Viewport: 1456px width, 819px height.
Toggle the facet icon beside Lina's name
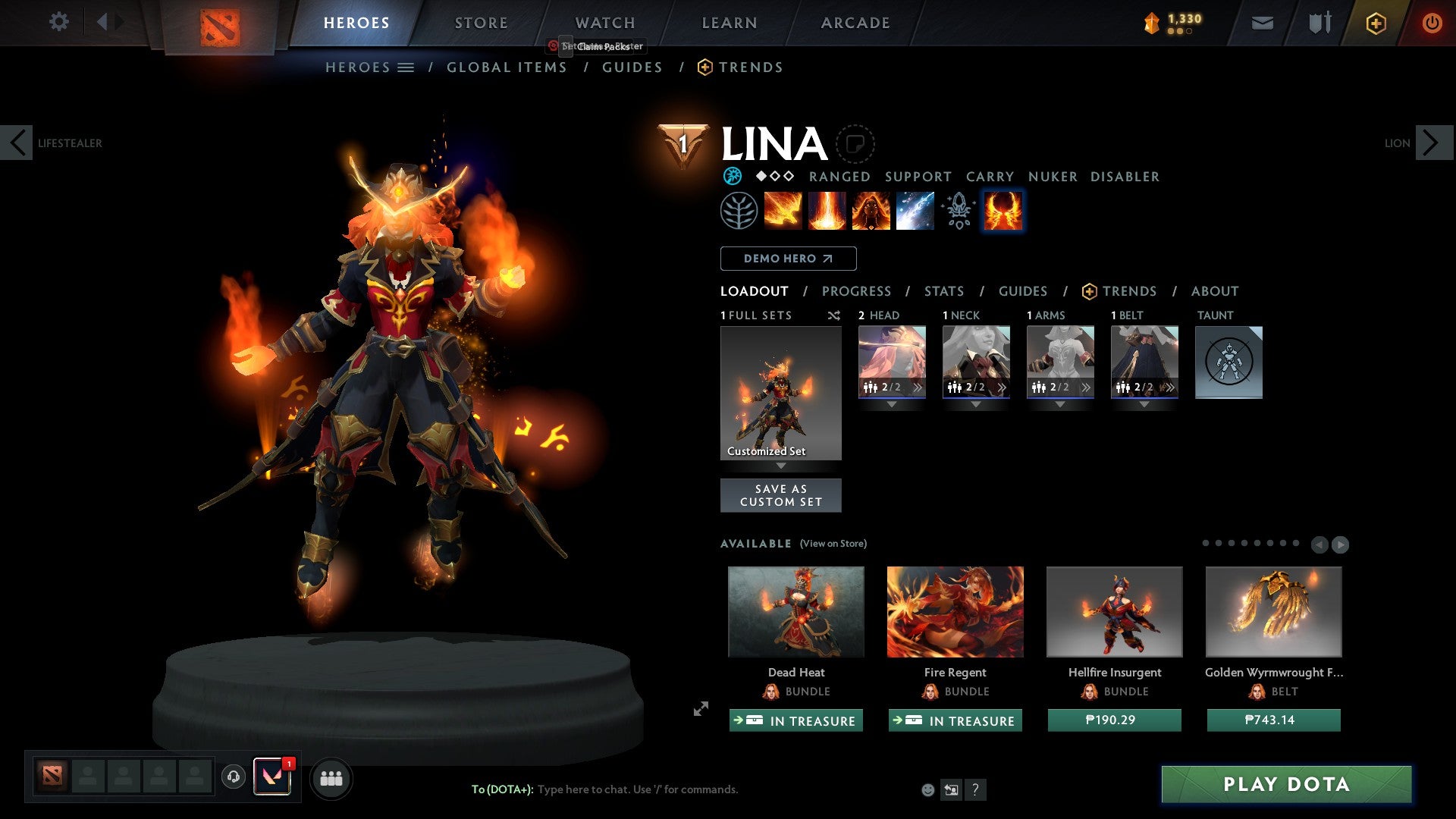855,144
